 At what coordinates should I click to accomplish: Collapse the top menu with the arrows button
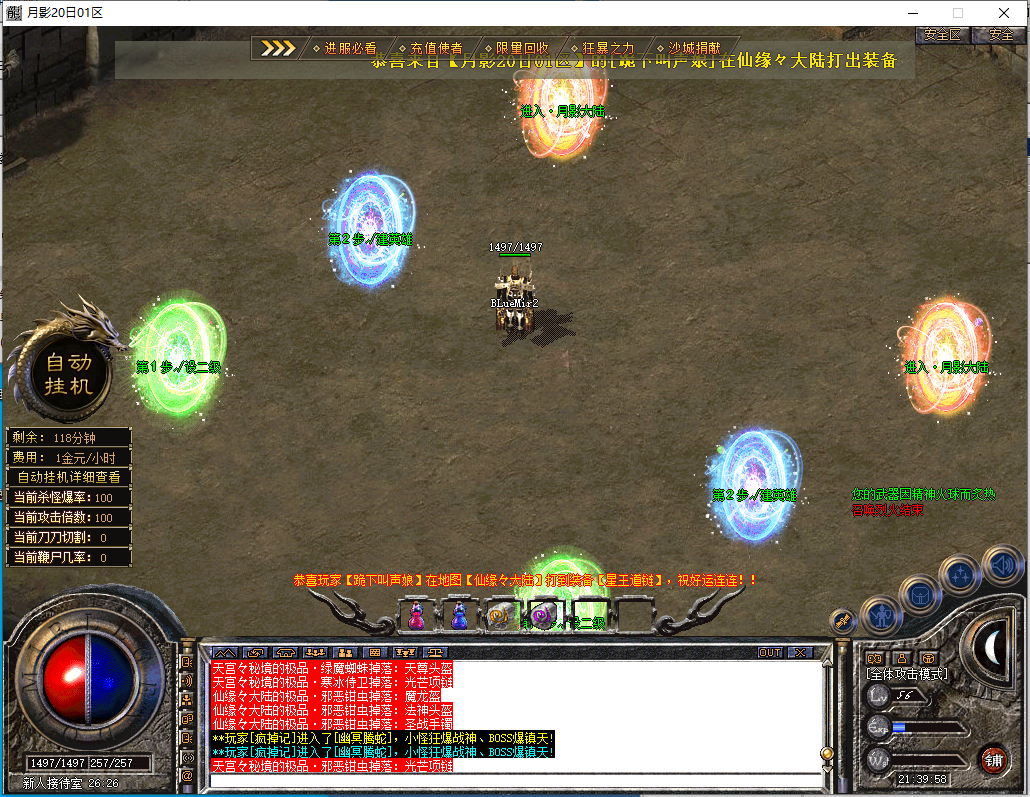click(x=279, y=48)
